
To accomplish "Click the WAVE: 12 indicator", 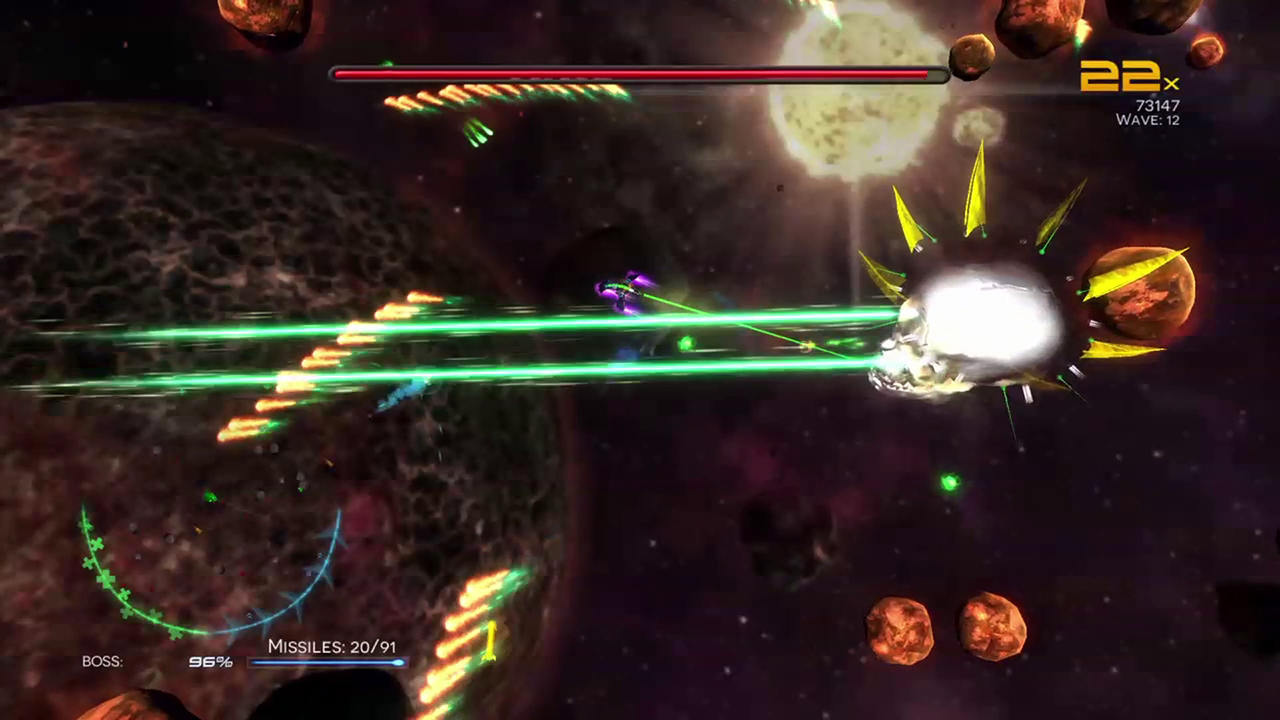I will pos(1147,120).
